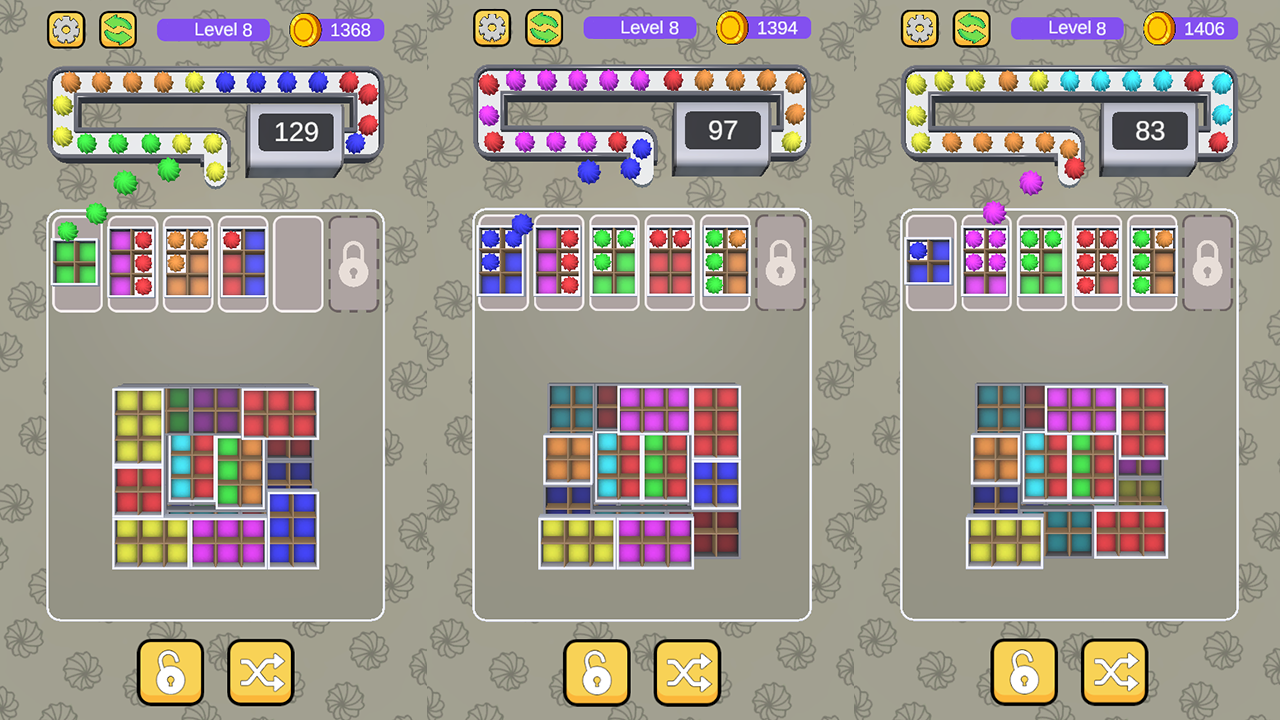Unlock the padlocked tray slot in the left panel

pos(352,263)
